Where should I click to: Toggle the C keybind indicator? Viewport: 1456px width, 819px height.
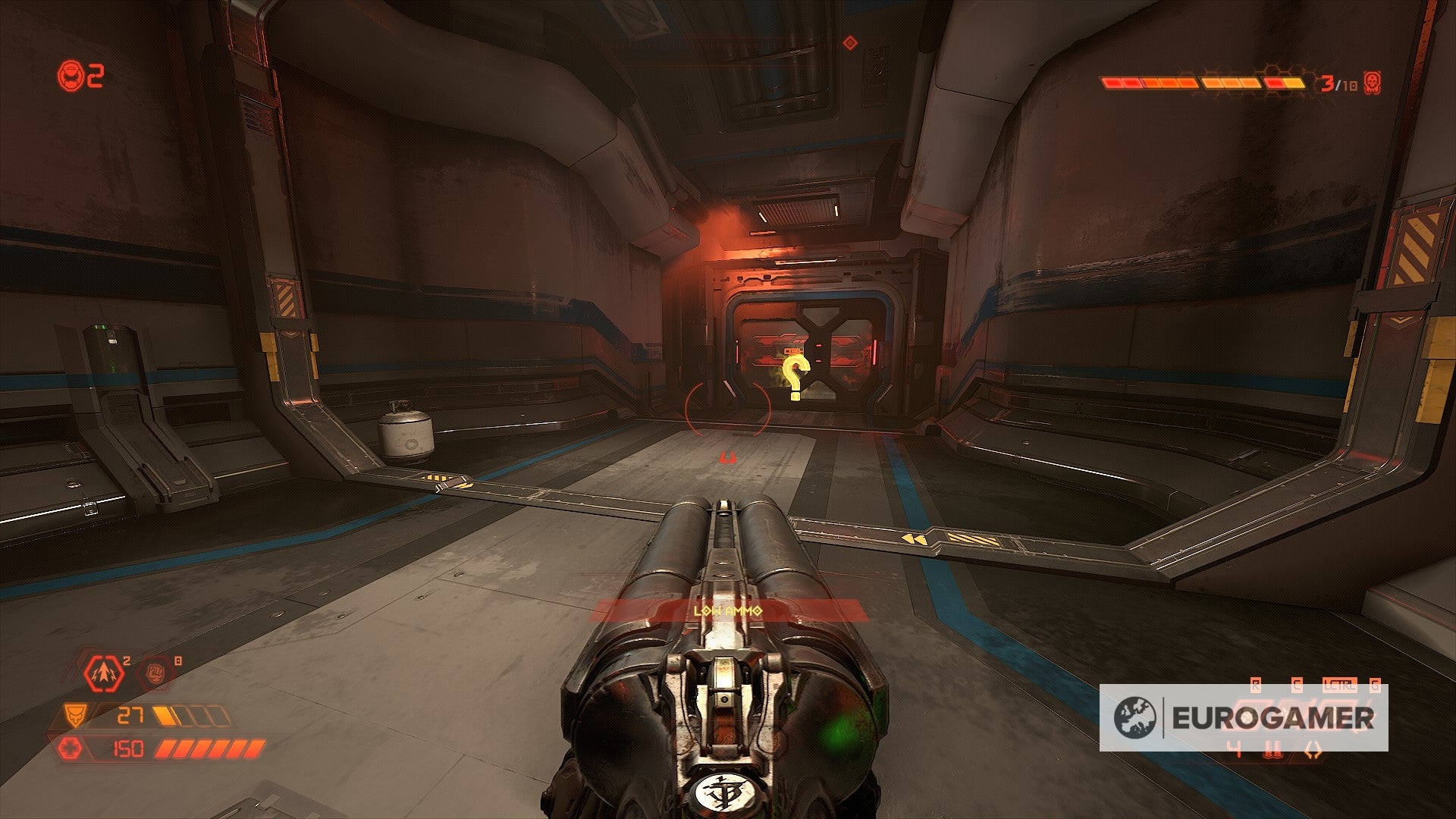point(1297,683)
